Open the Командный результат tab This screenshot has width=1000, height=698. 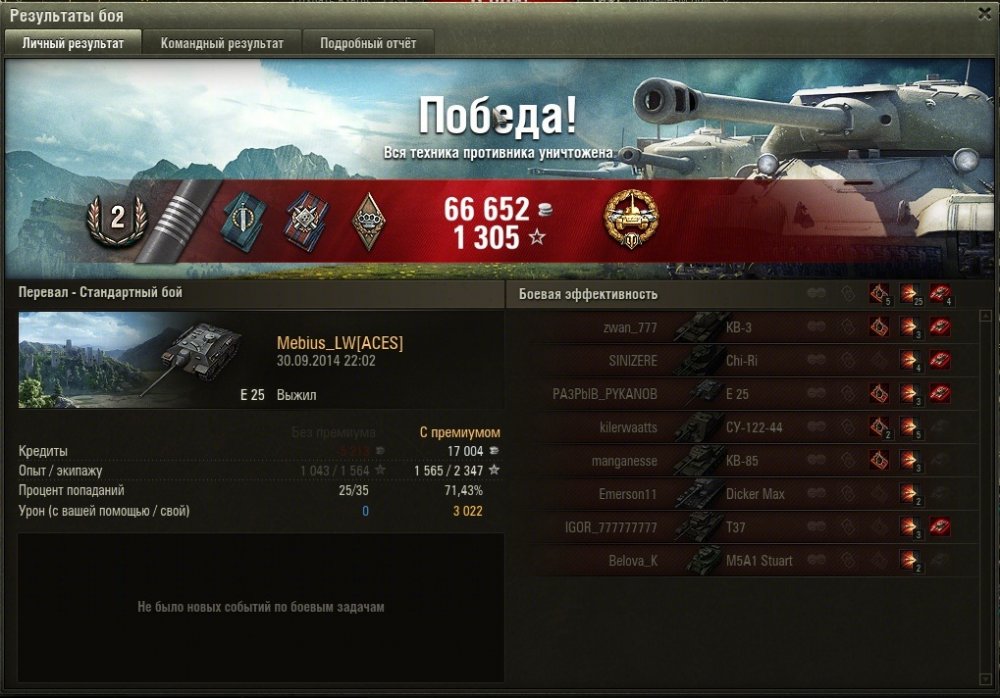(x=222, y=43)
